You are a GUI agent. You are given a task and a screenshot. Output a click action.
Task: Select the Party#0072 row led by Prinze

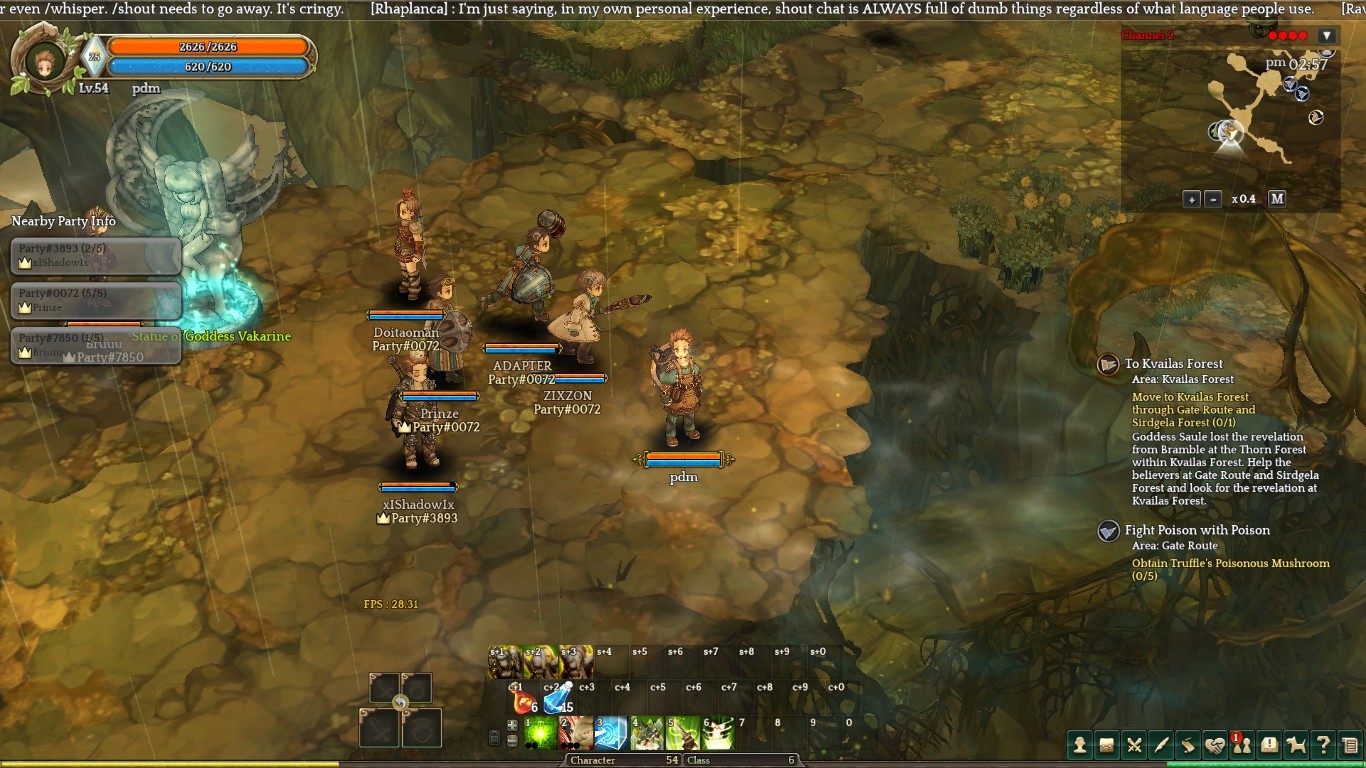pyautogui.click(x=96, y=300)
